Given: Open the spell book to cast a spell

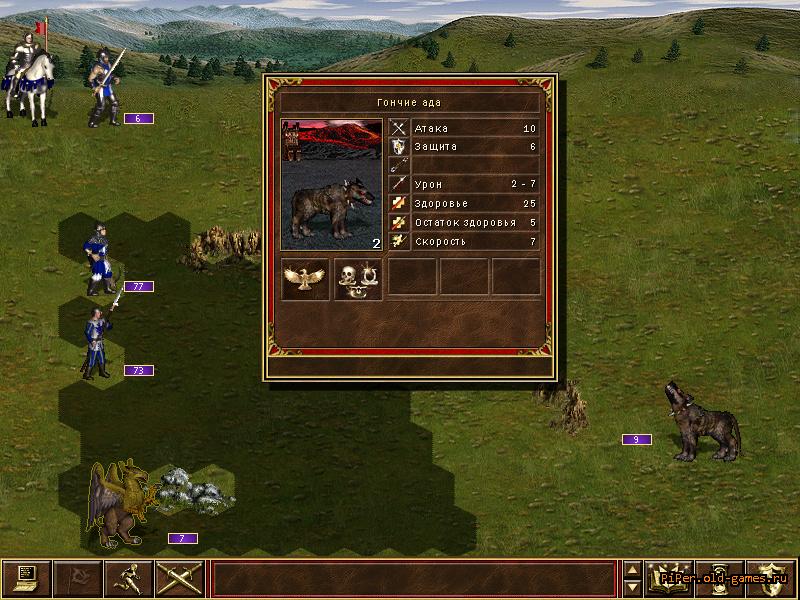Looking at the screenshot, I should (x=670, y=578).
